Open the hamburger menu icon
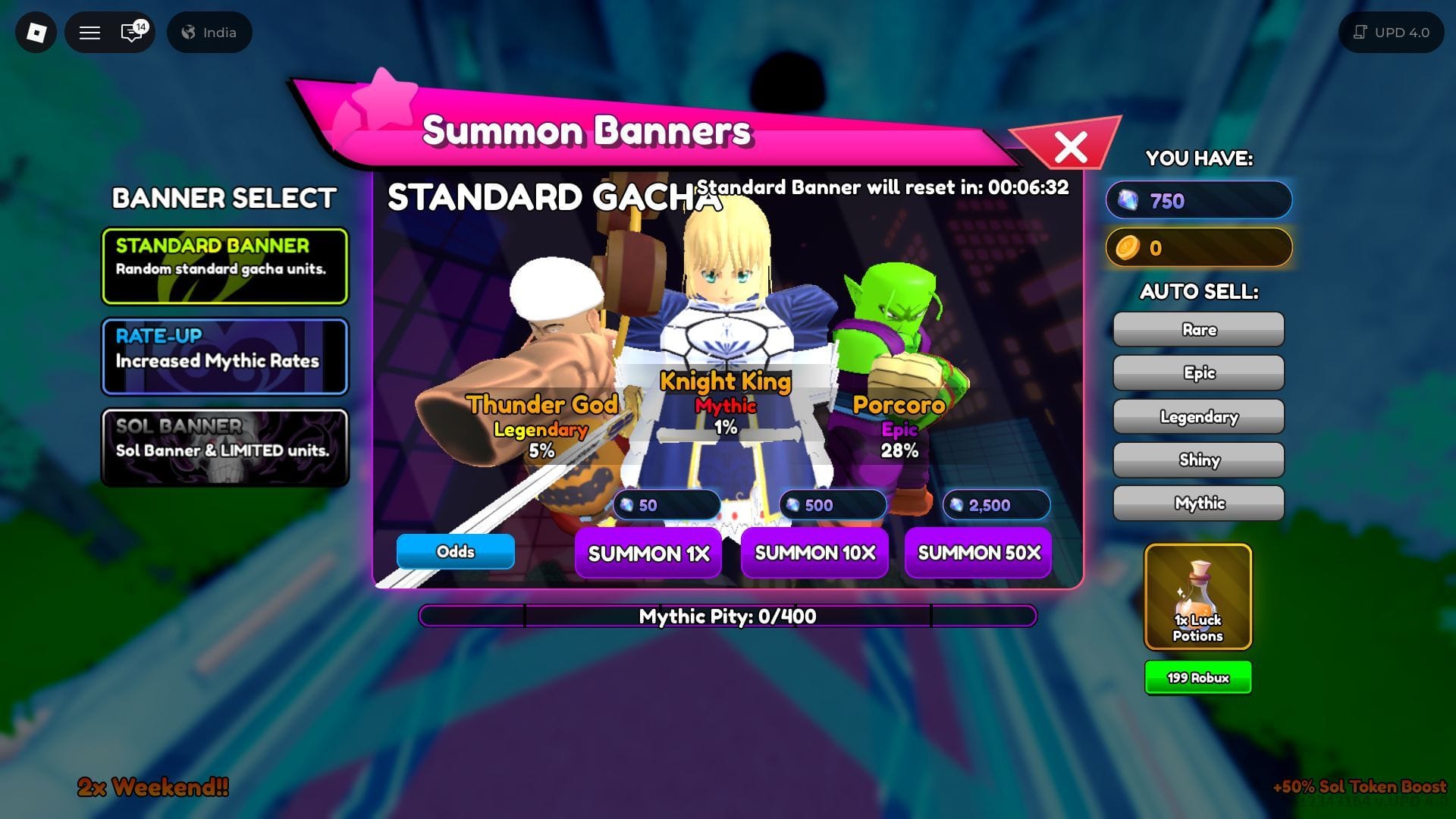Screen dimensions: 1456x819 (x=89, y=32)
